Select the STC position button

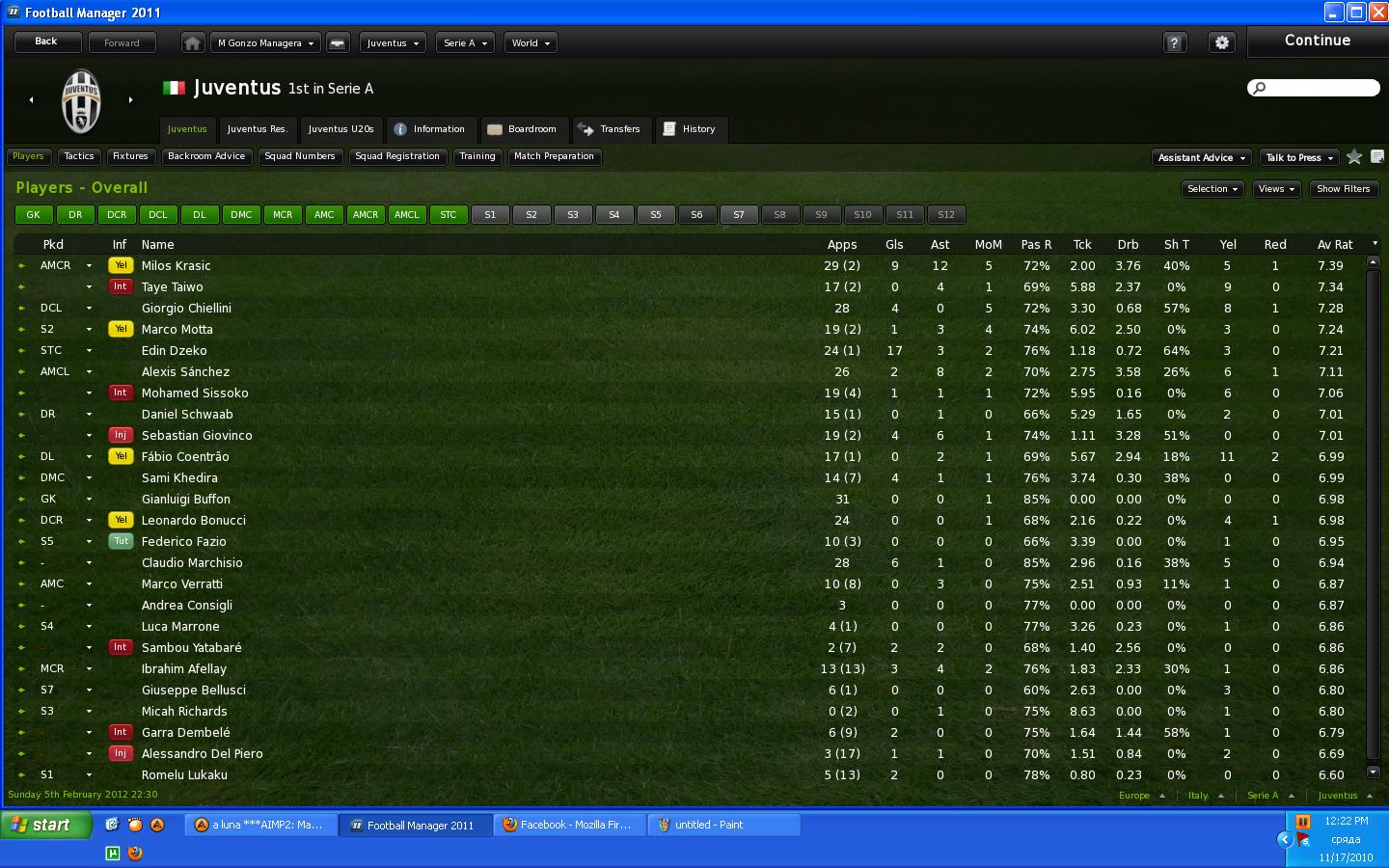[x=449, y=215]
